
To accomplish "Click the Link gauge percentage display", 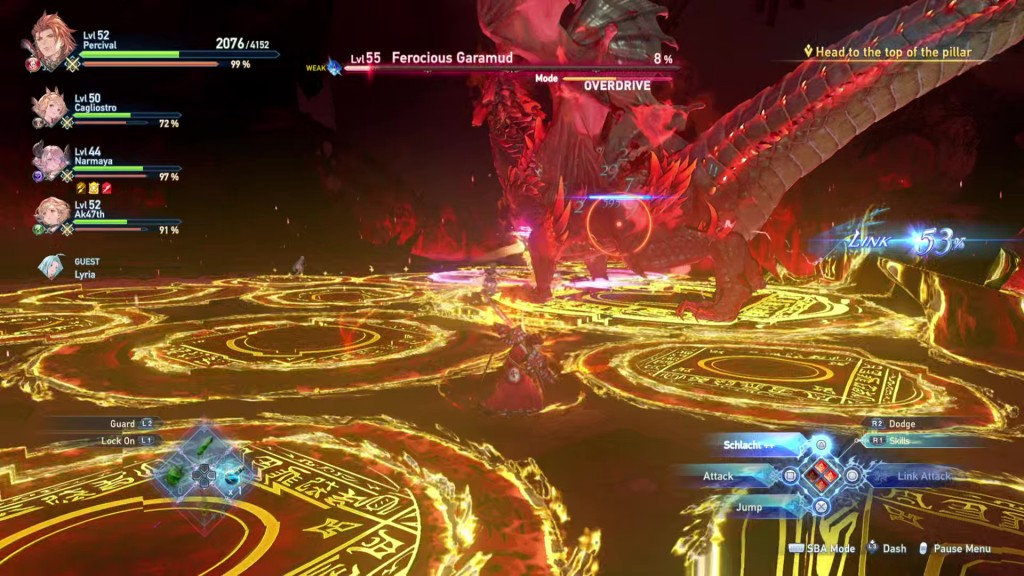I will pyautogui.click(x=931, y=242).
